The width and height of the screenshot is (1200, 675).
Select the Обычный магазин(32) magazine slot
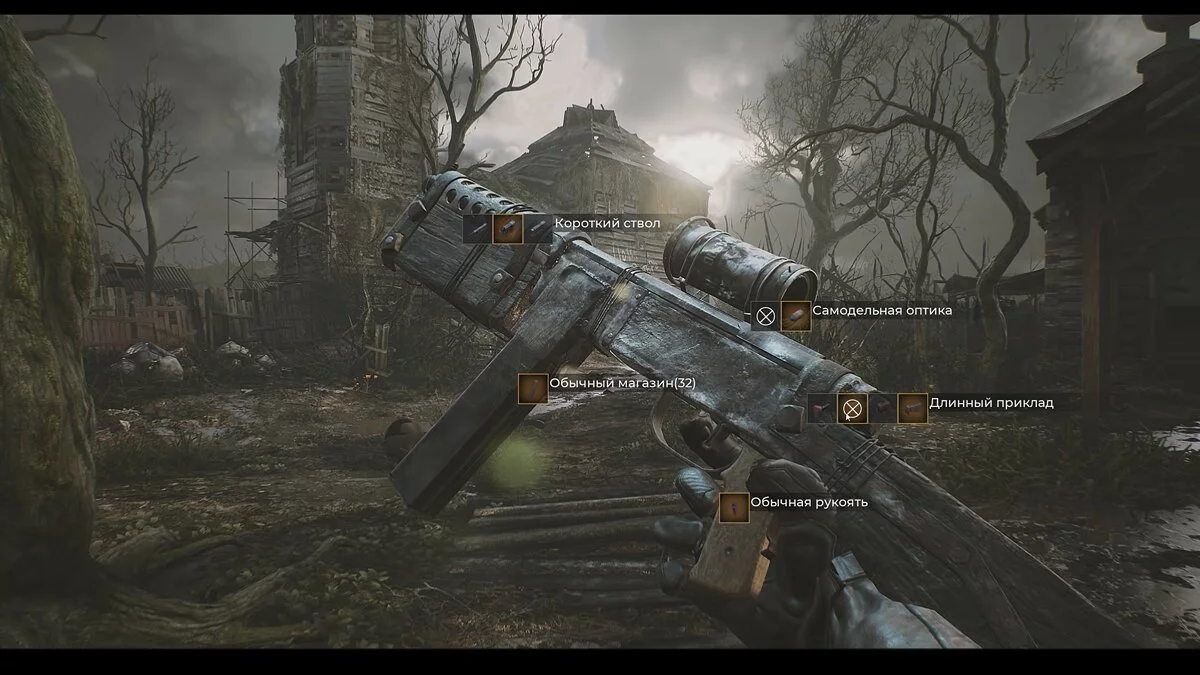[x=533, y=388]
